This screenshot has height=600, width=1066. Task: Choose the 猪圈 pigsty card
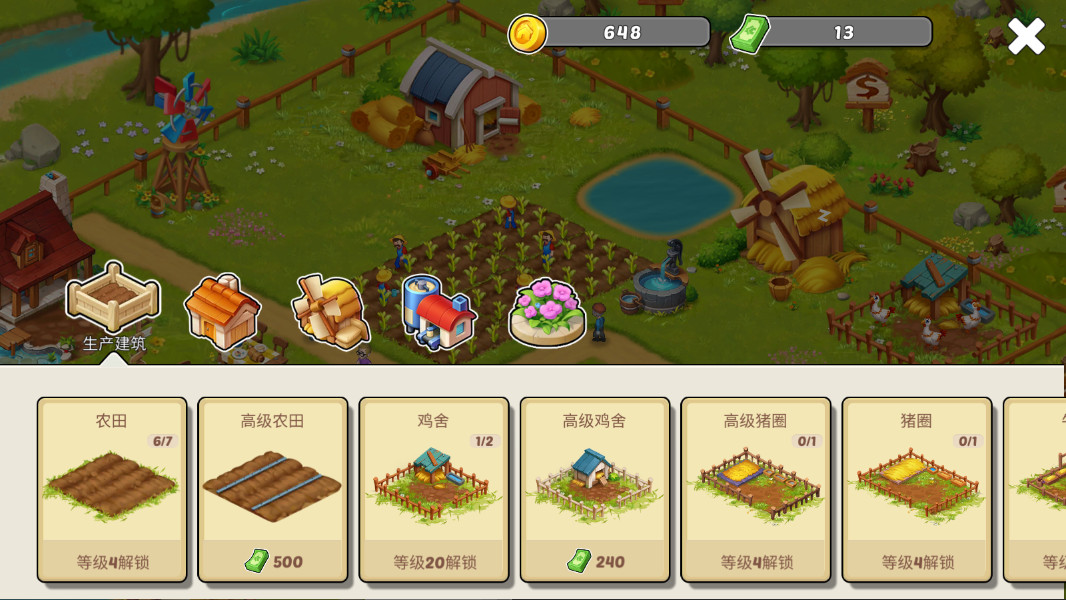pyautogui.click(x=917, y=489)
